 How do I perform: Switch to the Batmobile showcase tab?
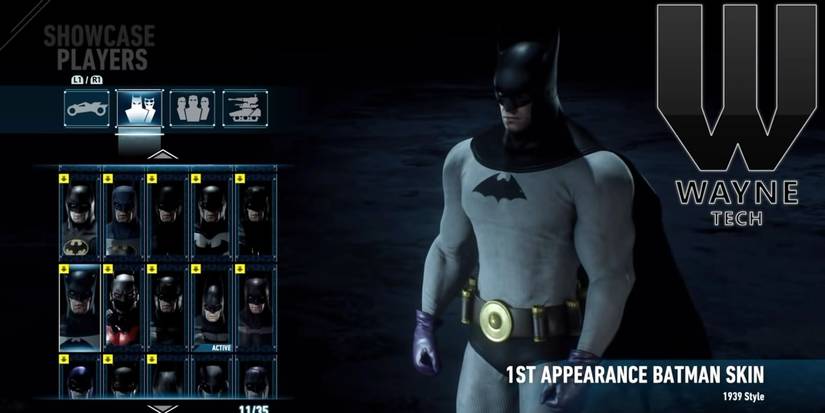point(86,107)
